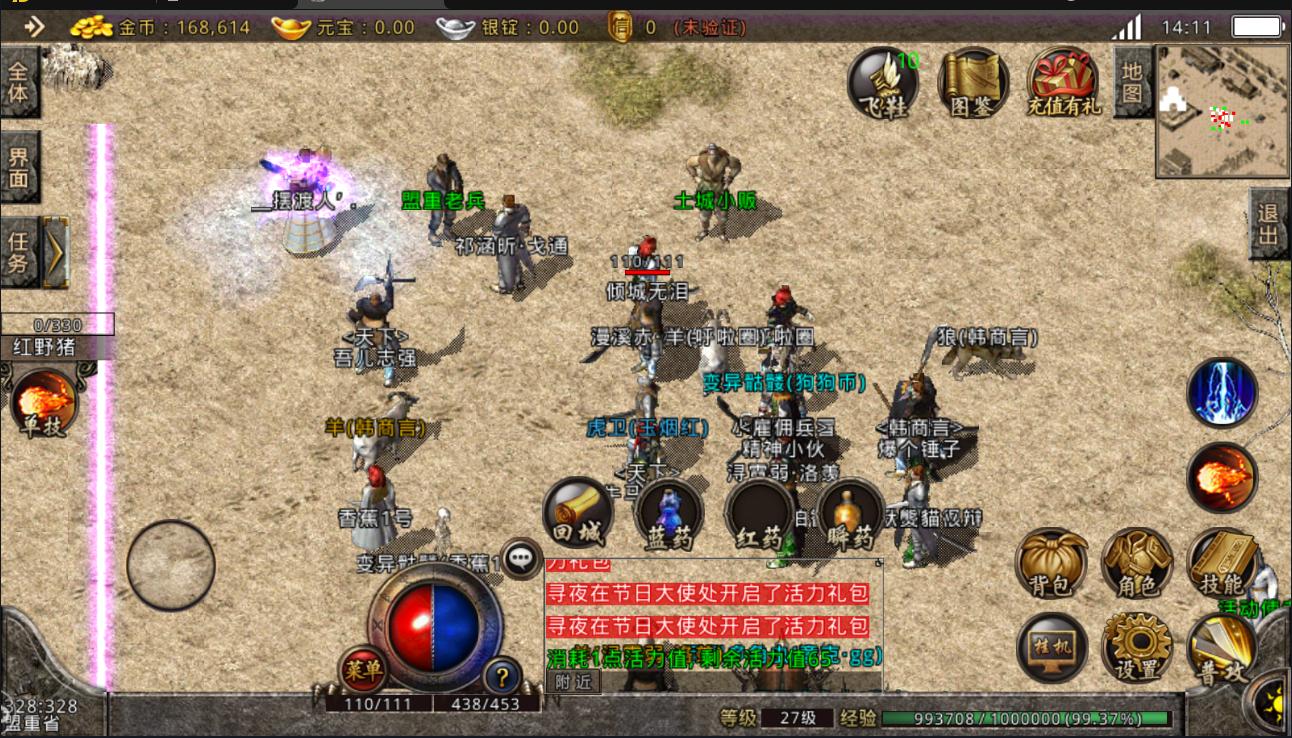The image size is (1292, 738).
Task: Open the 角色 character sheet
Action: pos(1137,563)
